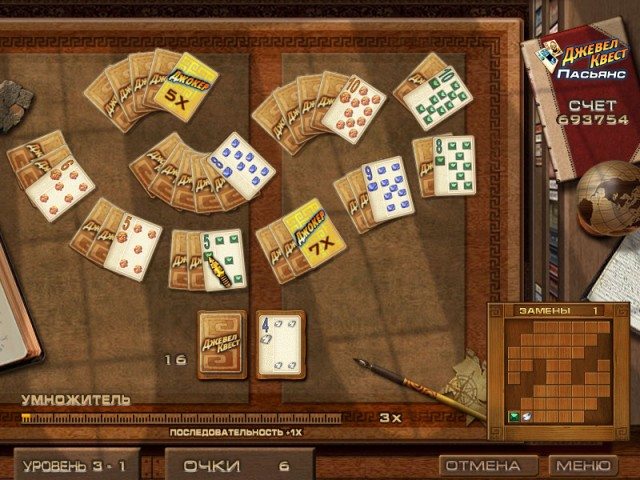Click the green jewel on the jewel board
This screenshot has width=640, height=480.
515,415
